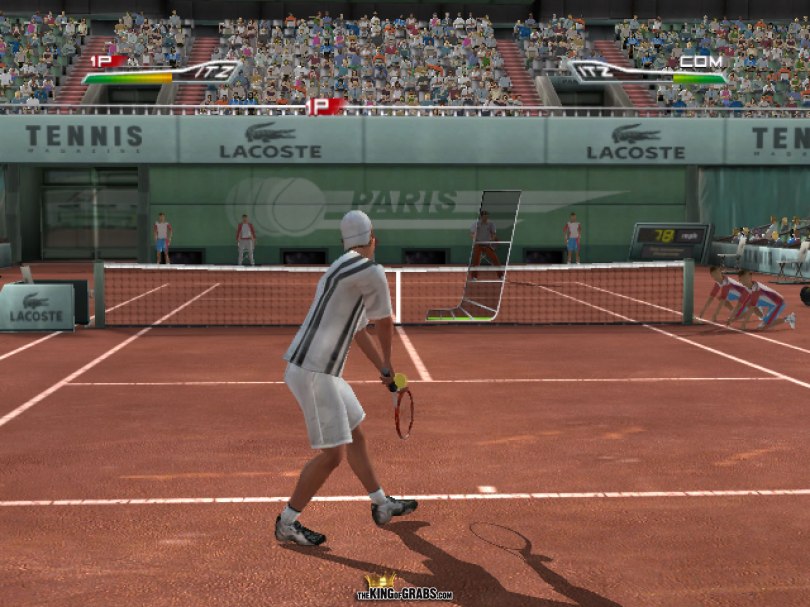Click the ITZ emblem on the COM gauge
Screen dimensions: 810x607
tap(597, 73)
